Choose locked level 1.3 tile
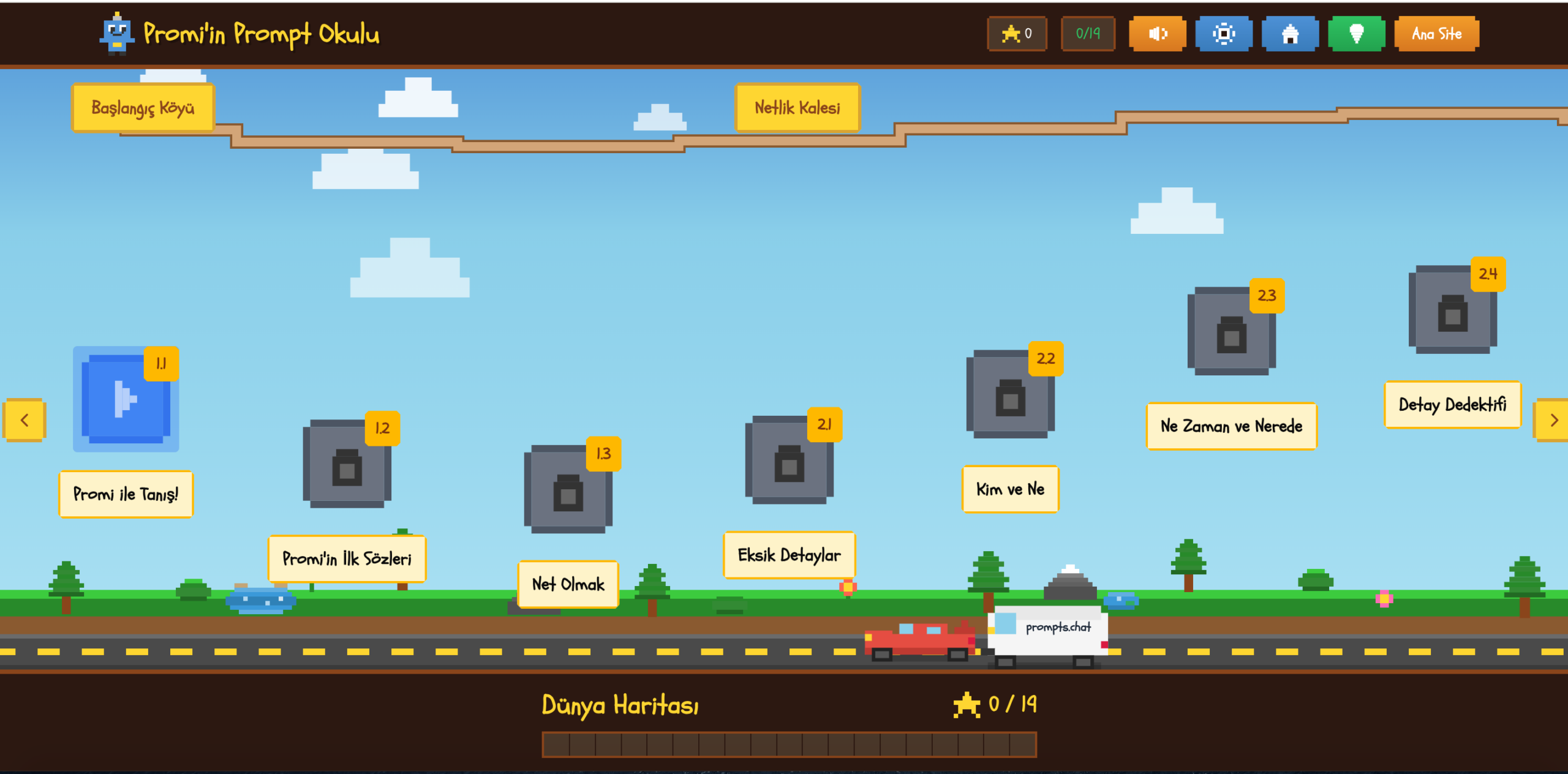The height and width of the screenshot is (774, 1568). pyautogui.click(x=568, y=489)
